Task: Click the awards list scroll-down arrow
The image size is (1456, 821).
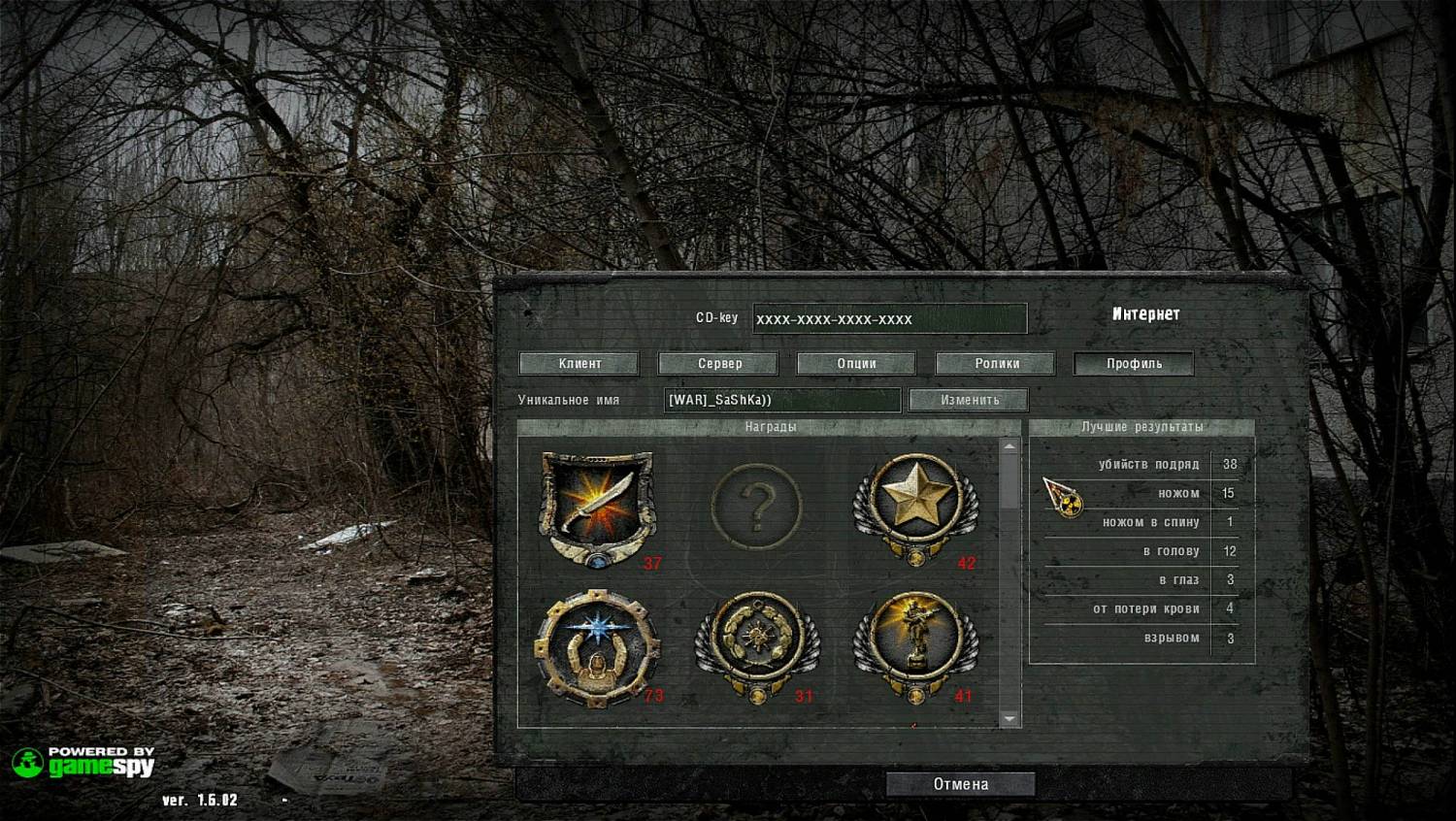Action: click(x=1009, y=719)
